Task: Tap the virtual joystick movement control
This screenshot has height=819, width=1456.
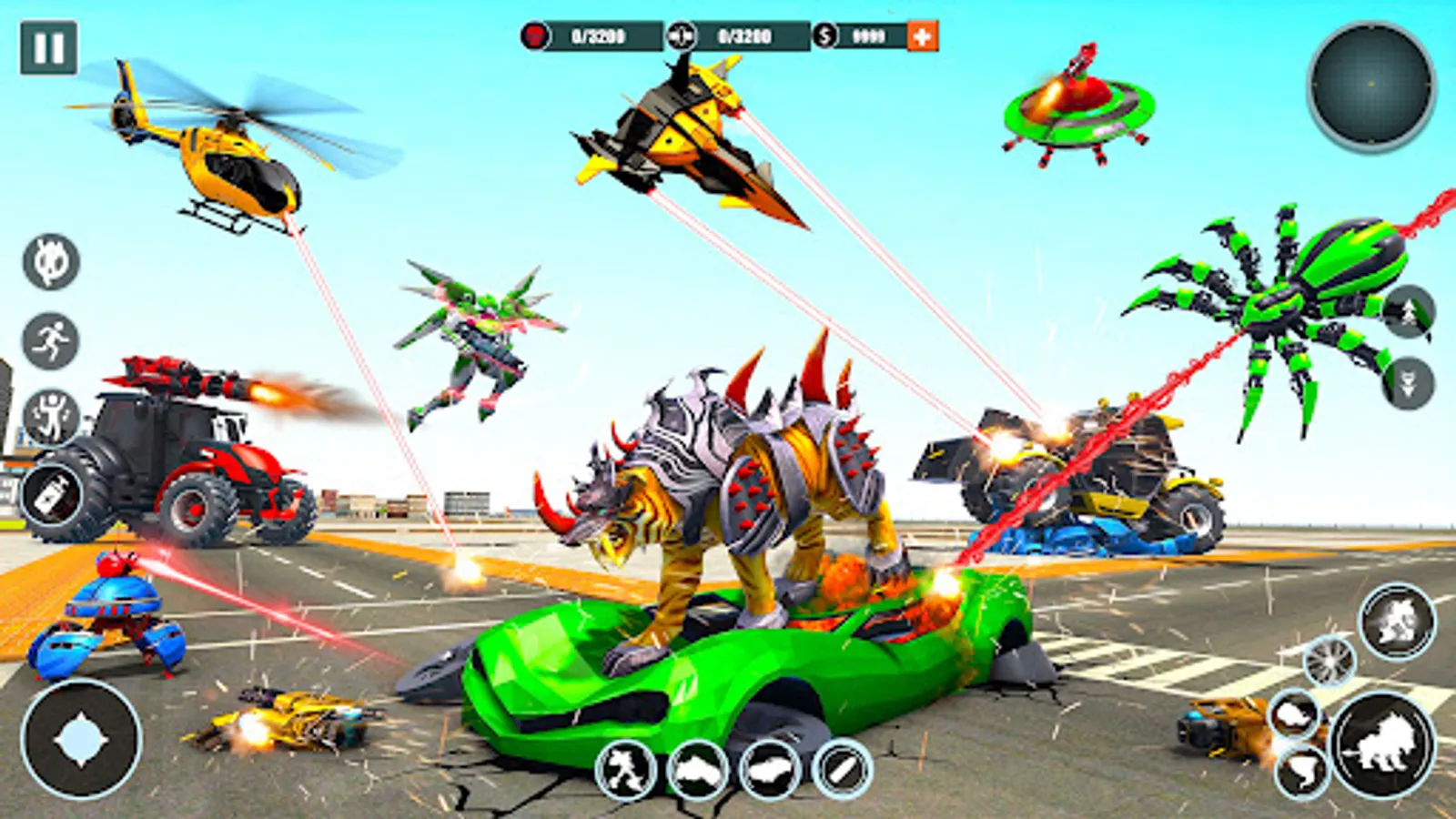Action: 81,740
